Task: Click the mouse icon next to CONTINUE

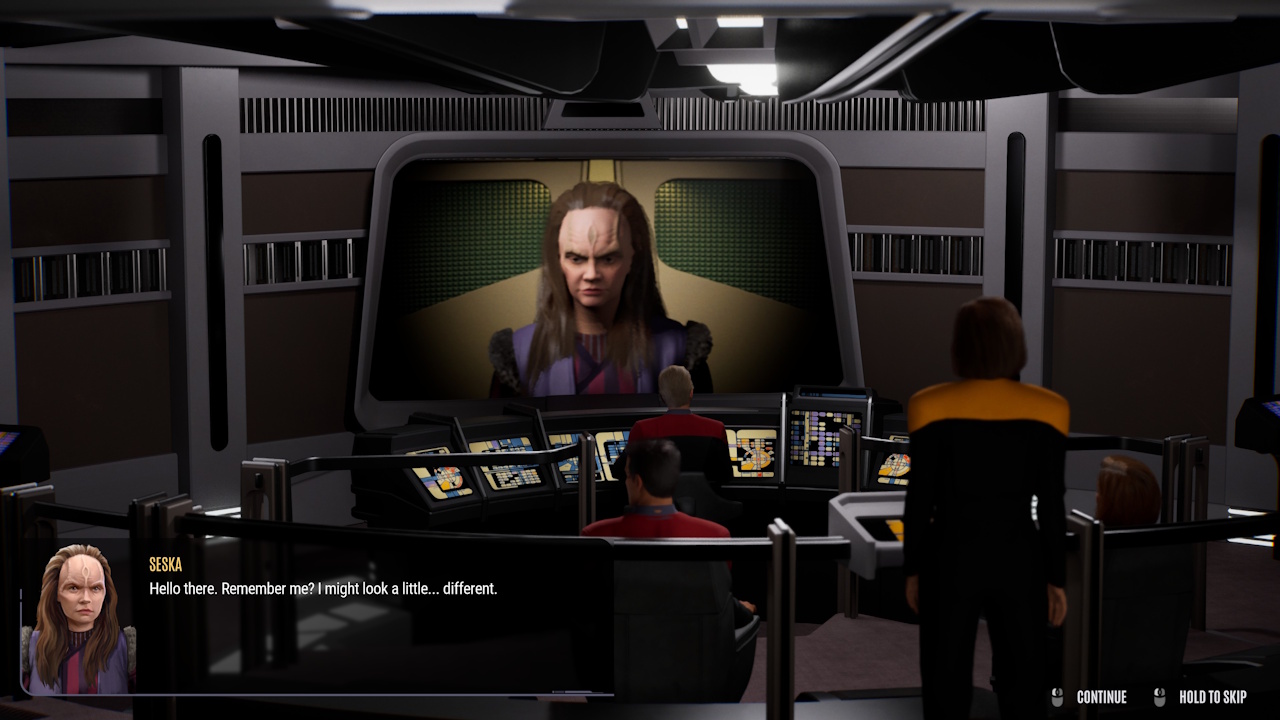Action: (1056, 697)
